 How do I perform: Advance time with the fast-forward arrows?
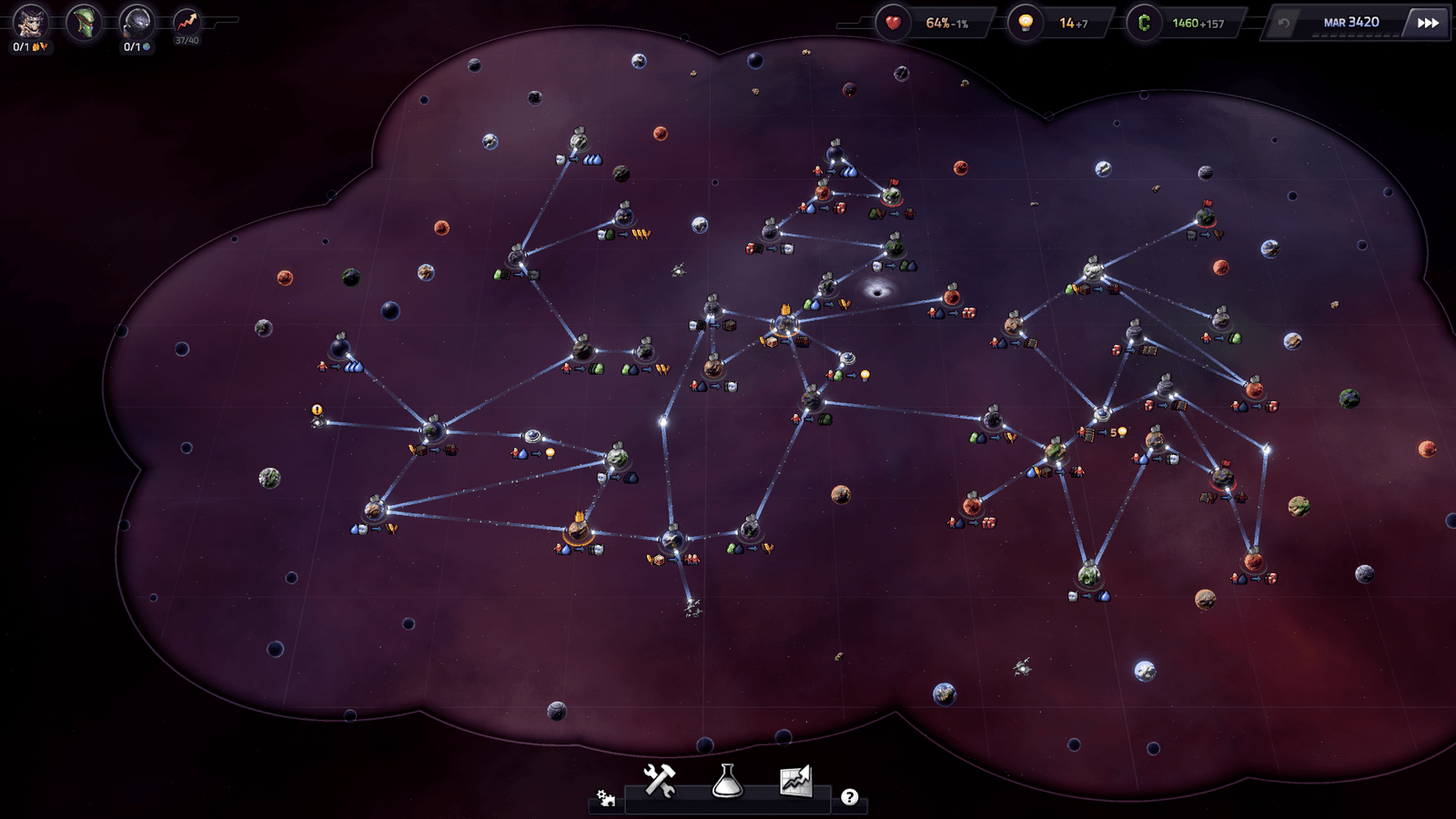click(x=1428, y=23)
